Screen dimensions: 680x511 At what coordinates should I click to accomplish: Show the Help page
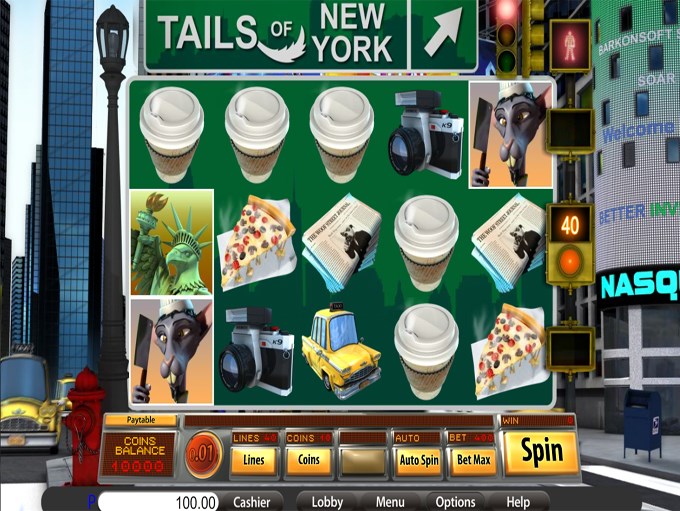(517, 502)
